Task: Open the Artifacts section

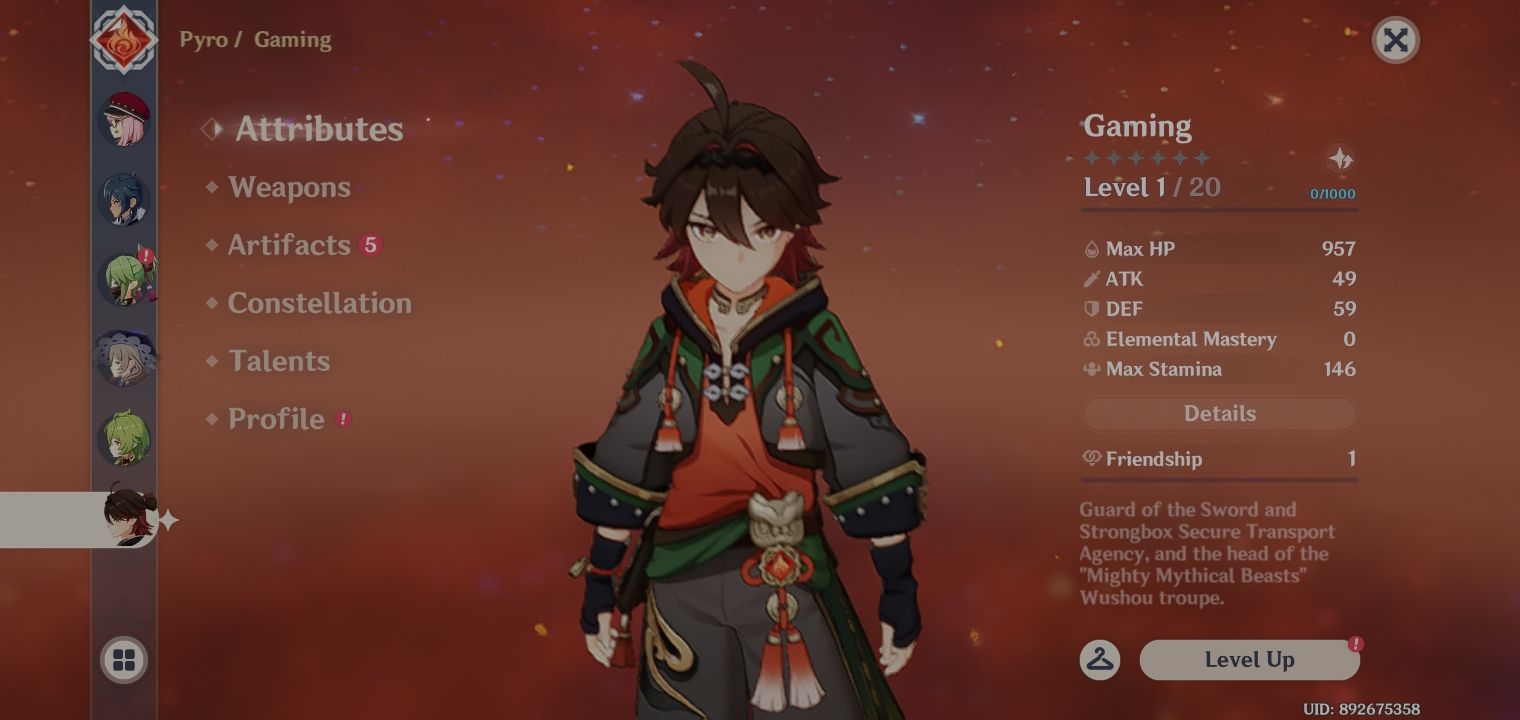Action: click(288, 245)
